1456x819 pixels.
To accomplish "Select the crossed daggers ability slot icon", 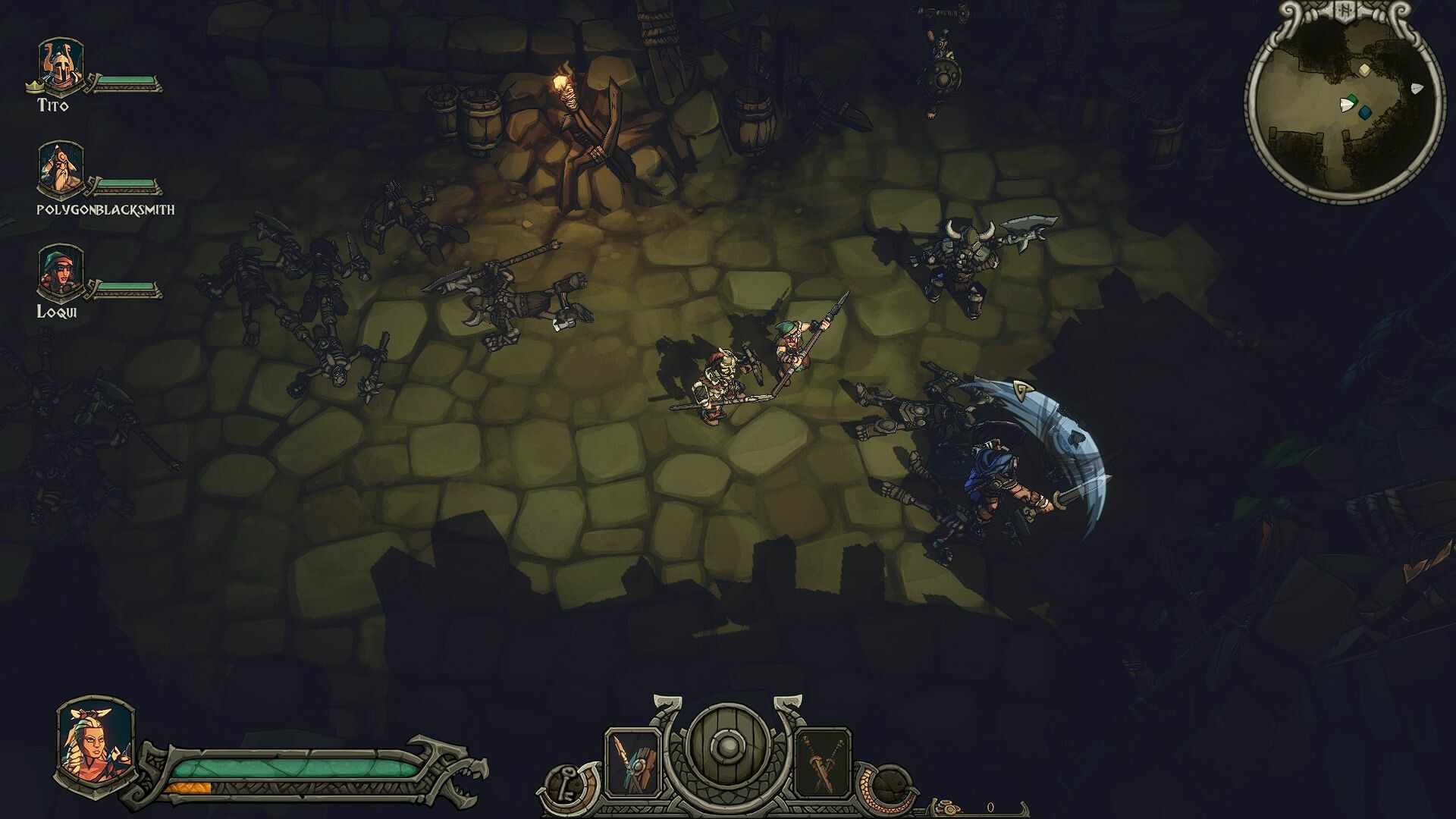I will pos(822,760).
